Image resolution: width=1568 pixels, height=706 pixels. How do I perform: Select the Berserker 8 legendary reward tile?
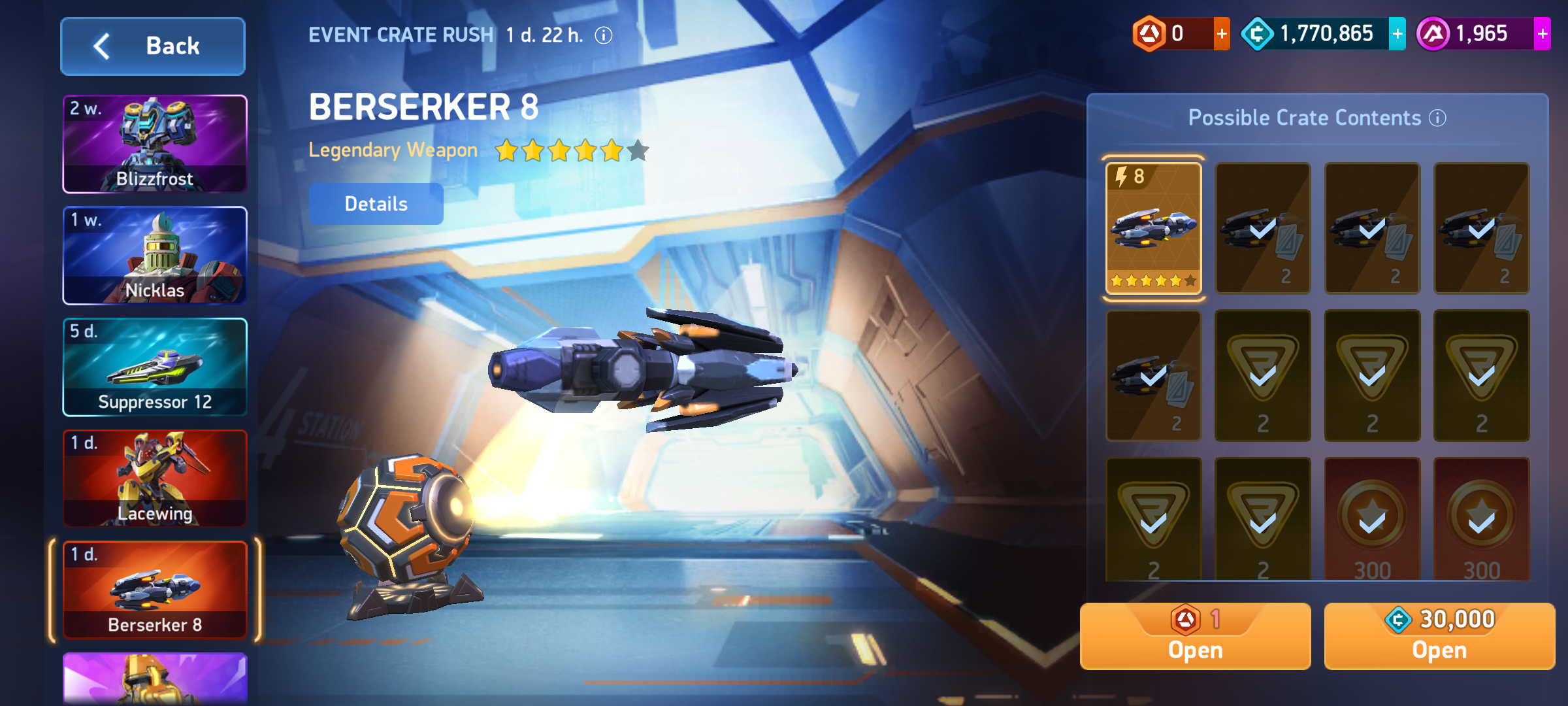coord(1153,228)
